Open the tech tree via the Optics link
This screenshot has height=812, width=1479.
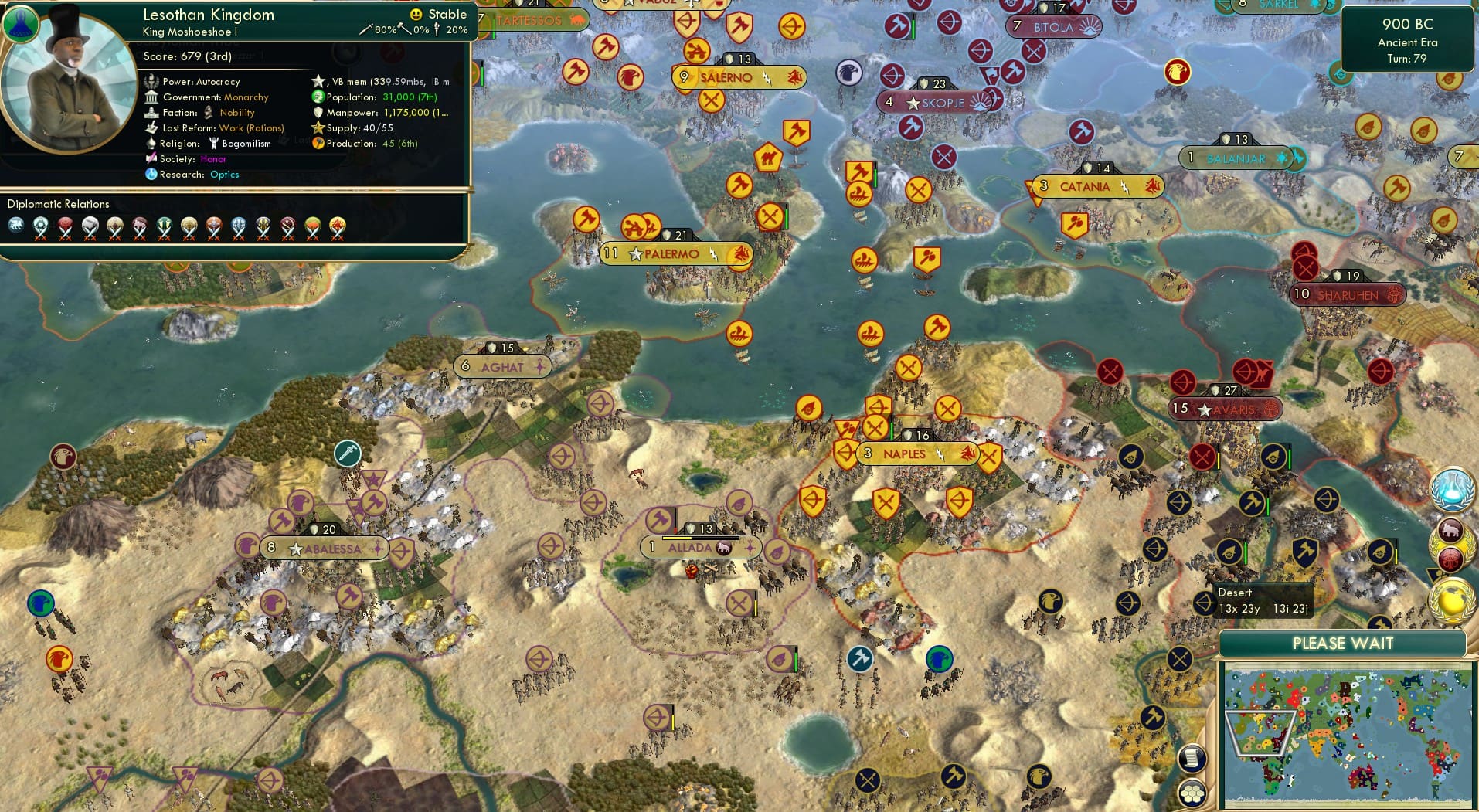click(224, 175)
